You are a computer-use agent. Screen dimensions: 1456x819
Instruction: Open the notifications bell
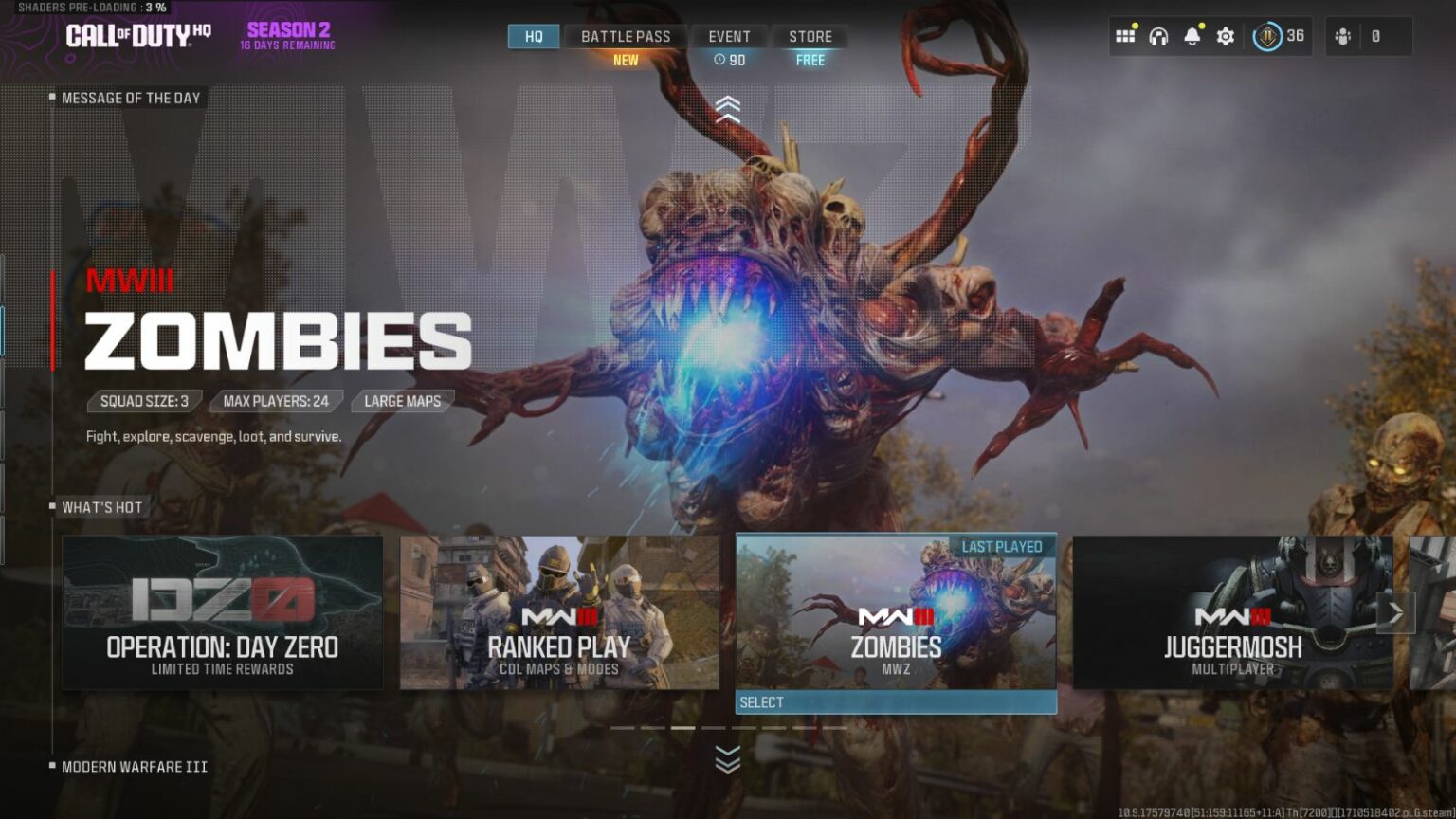click(x=1192, y=35)
